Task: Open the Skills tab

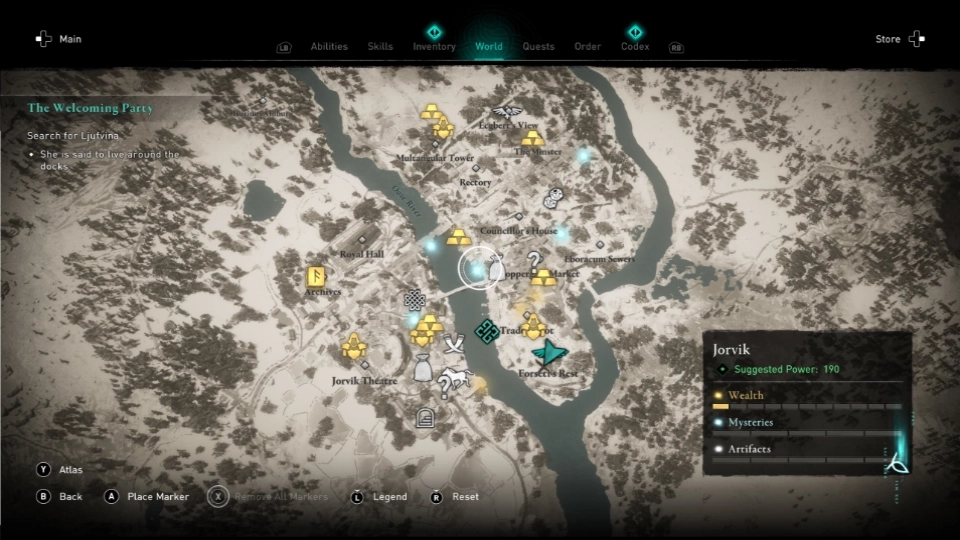Action: (x=380, y=46)
